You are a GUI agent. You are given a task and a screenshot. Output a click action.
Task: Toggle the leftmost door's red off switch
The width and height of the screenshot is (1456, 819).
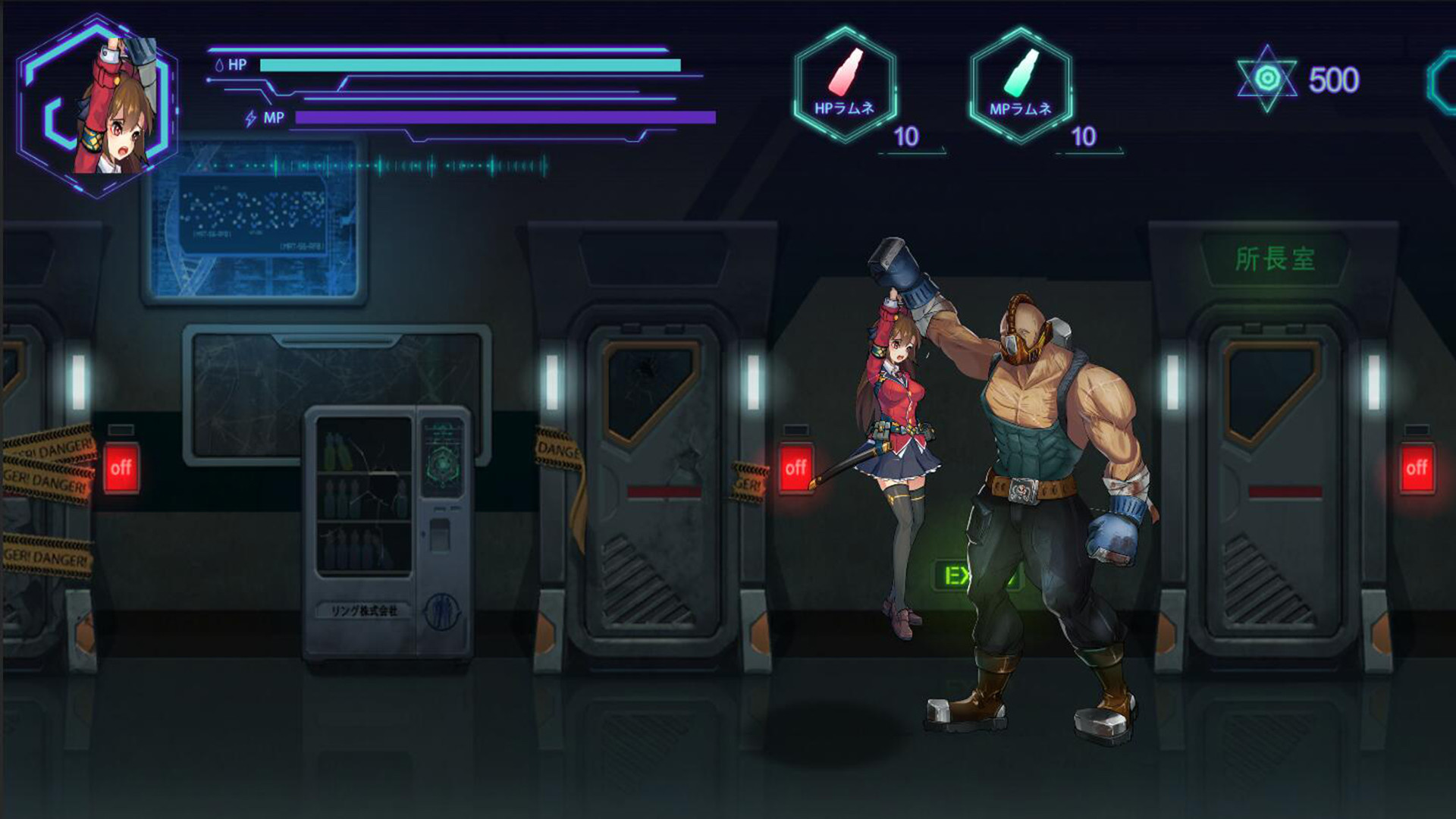click(x=122, y=466)
